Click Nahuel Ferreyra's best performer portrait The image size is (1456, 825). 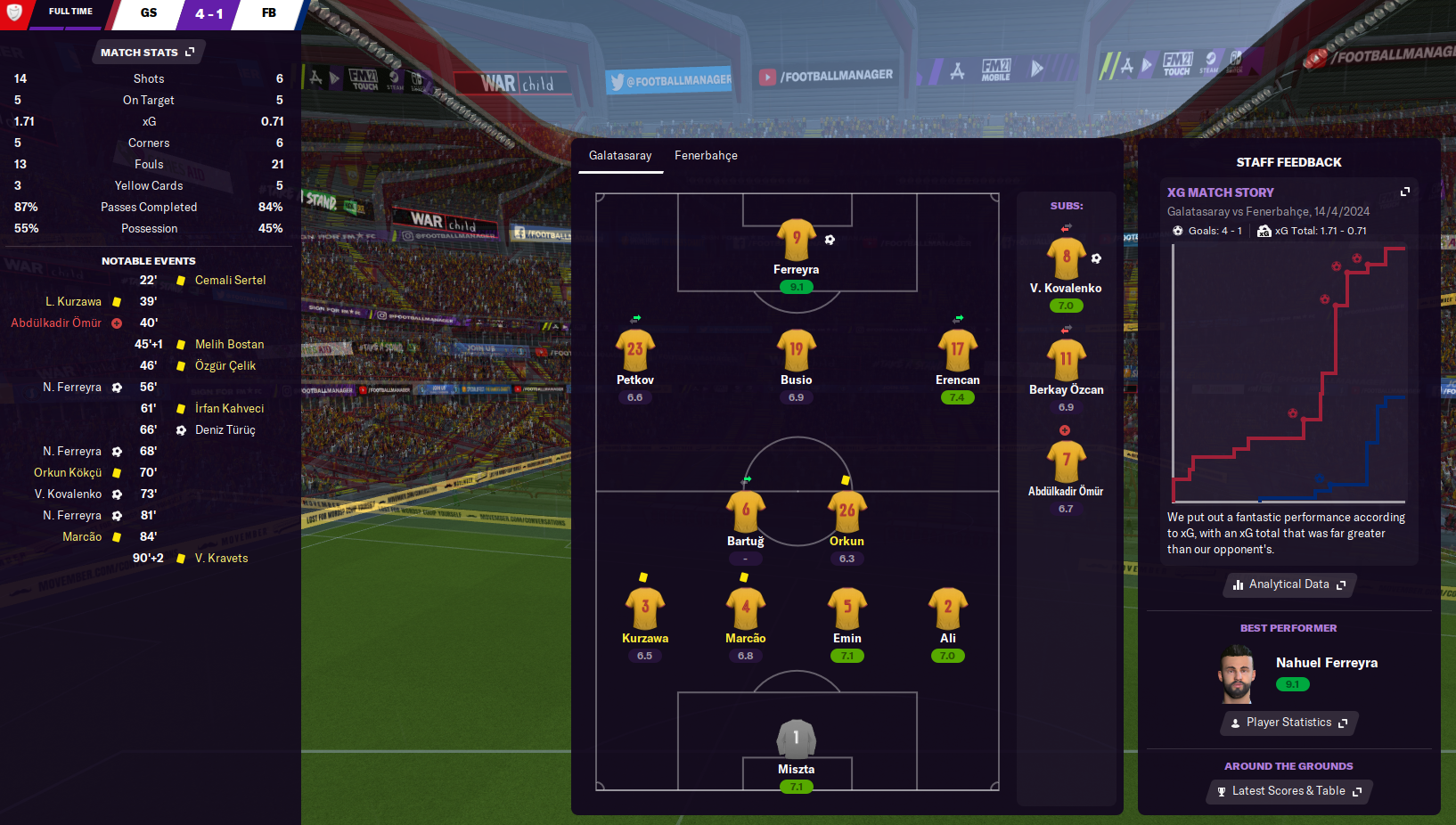(1238, 674)
